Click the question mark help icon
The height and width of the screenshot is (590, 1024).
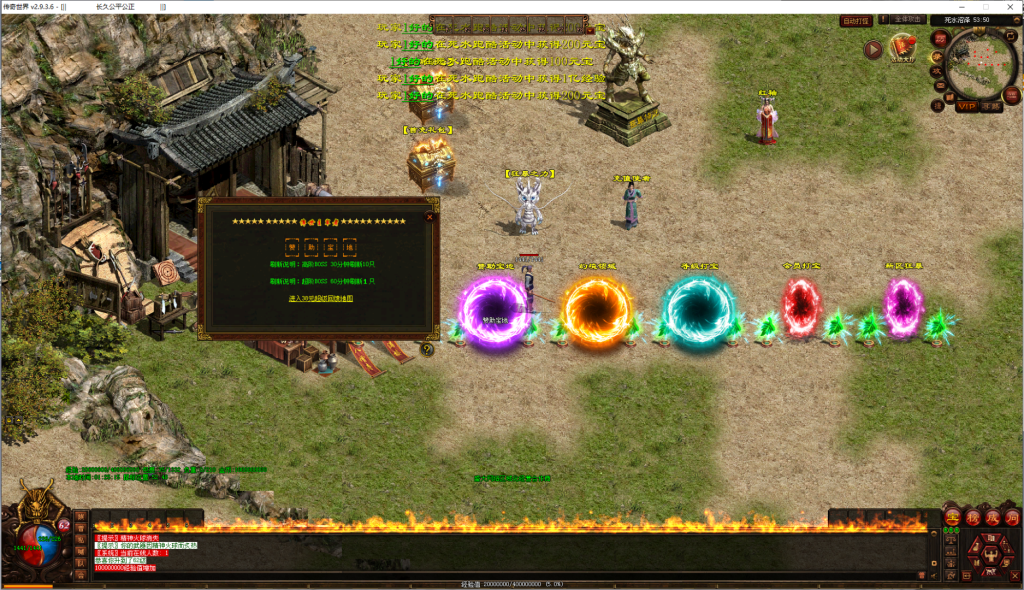(427, 350)
